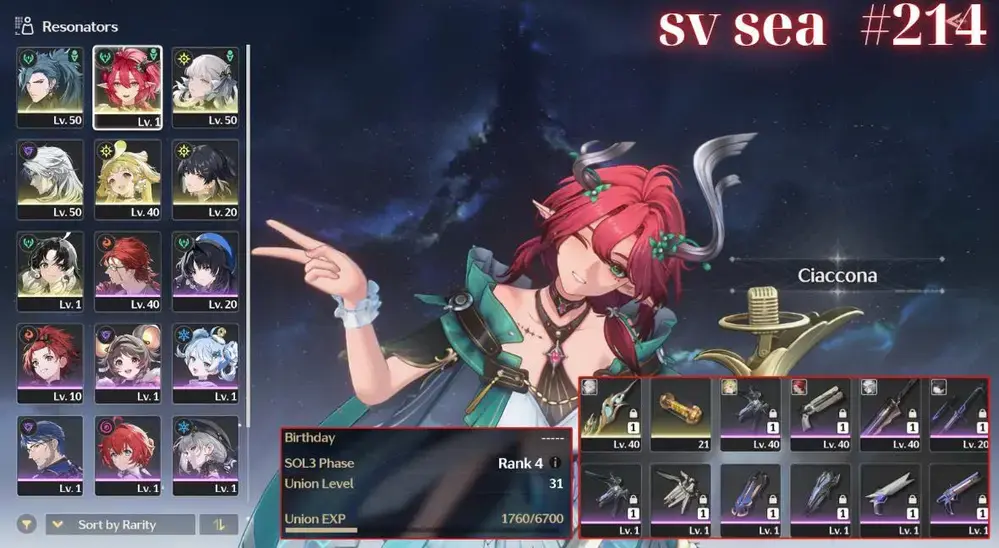Screen dimensions: 999x548
Task: Select the highlighted Ciaccona resonator portrait
Action: coord(127,86)
